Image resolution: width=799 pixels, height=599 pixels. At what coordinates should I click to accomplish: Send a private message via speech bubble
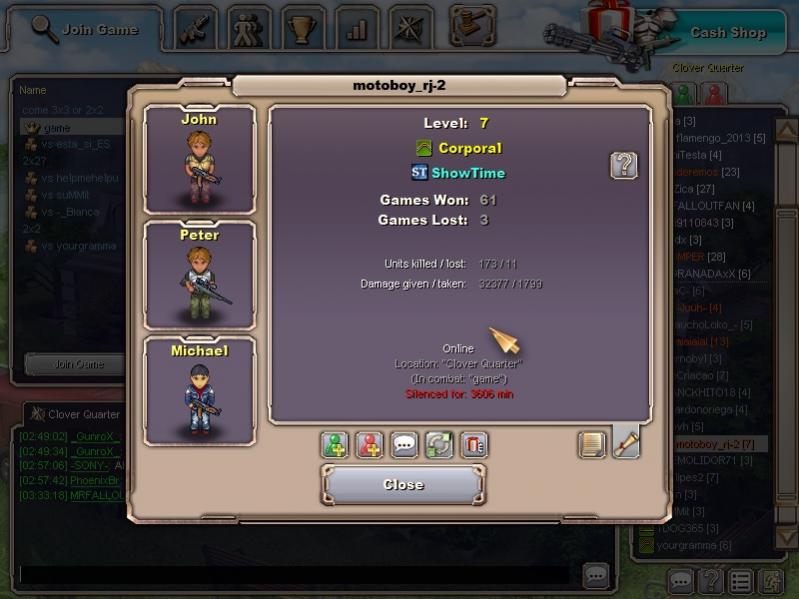(405, 445)
